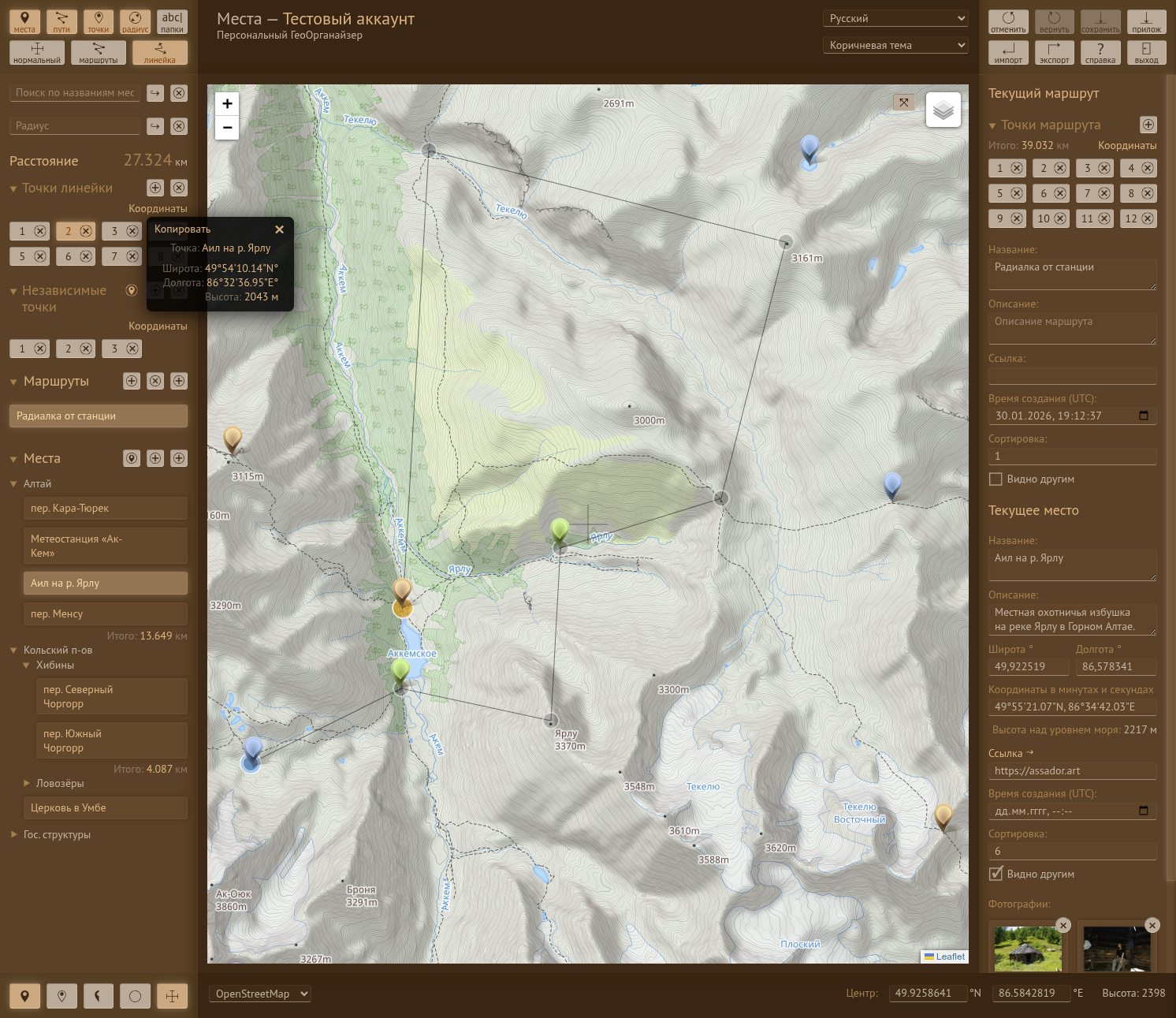This screenshot has width=1176, height=1018.
Task: Toggle the «линейка» mode off
Action: 159,52
